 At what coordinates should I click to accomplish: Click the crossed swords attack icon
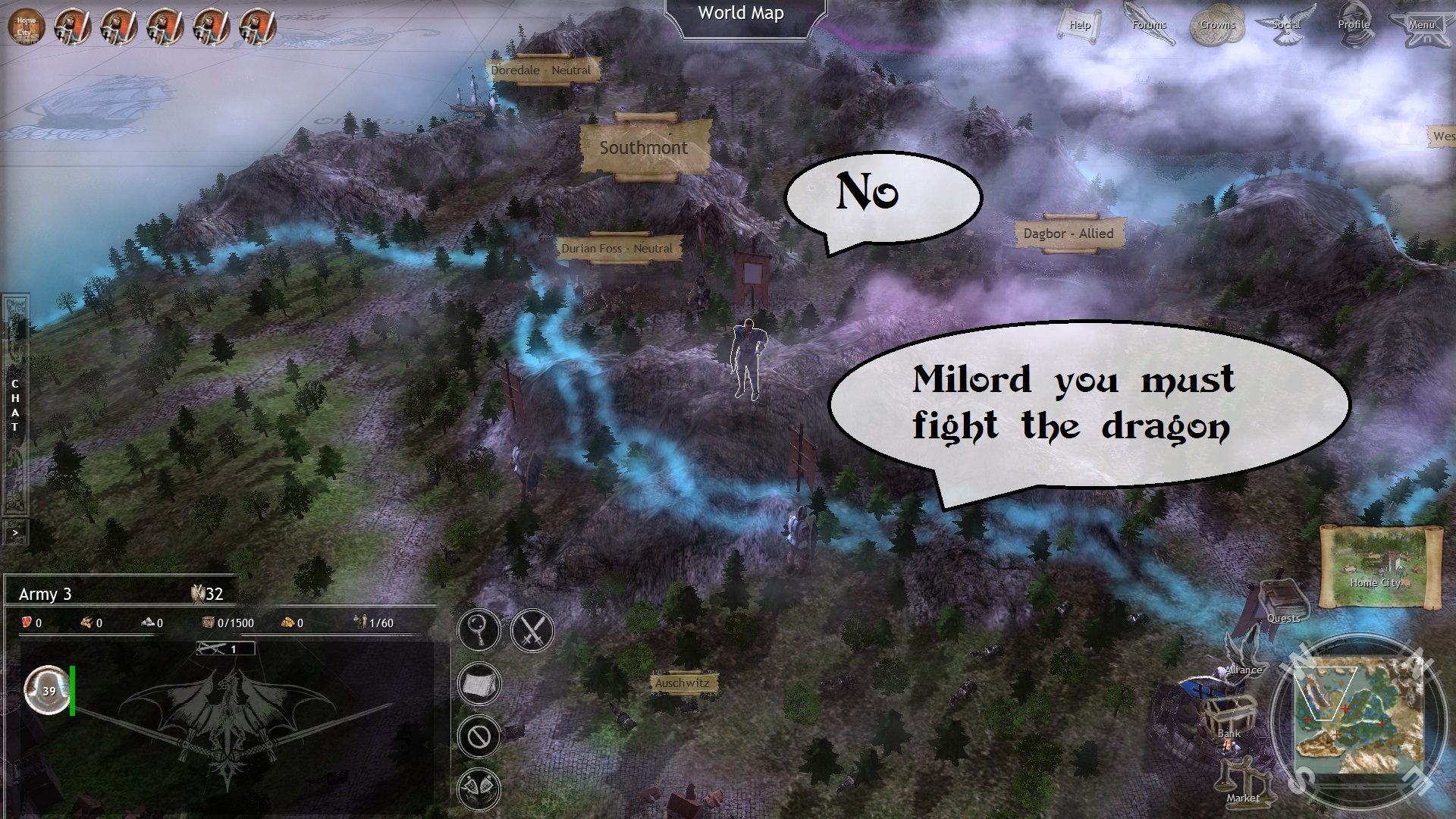click(531, 630)
